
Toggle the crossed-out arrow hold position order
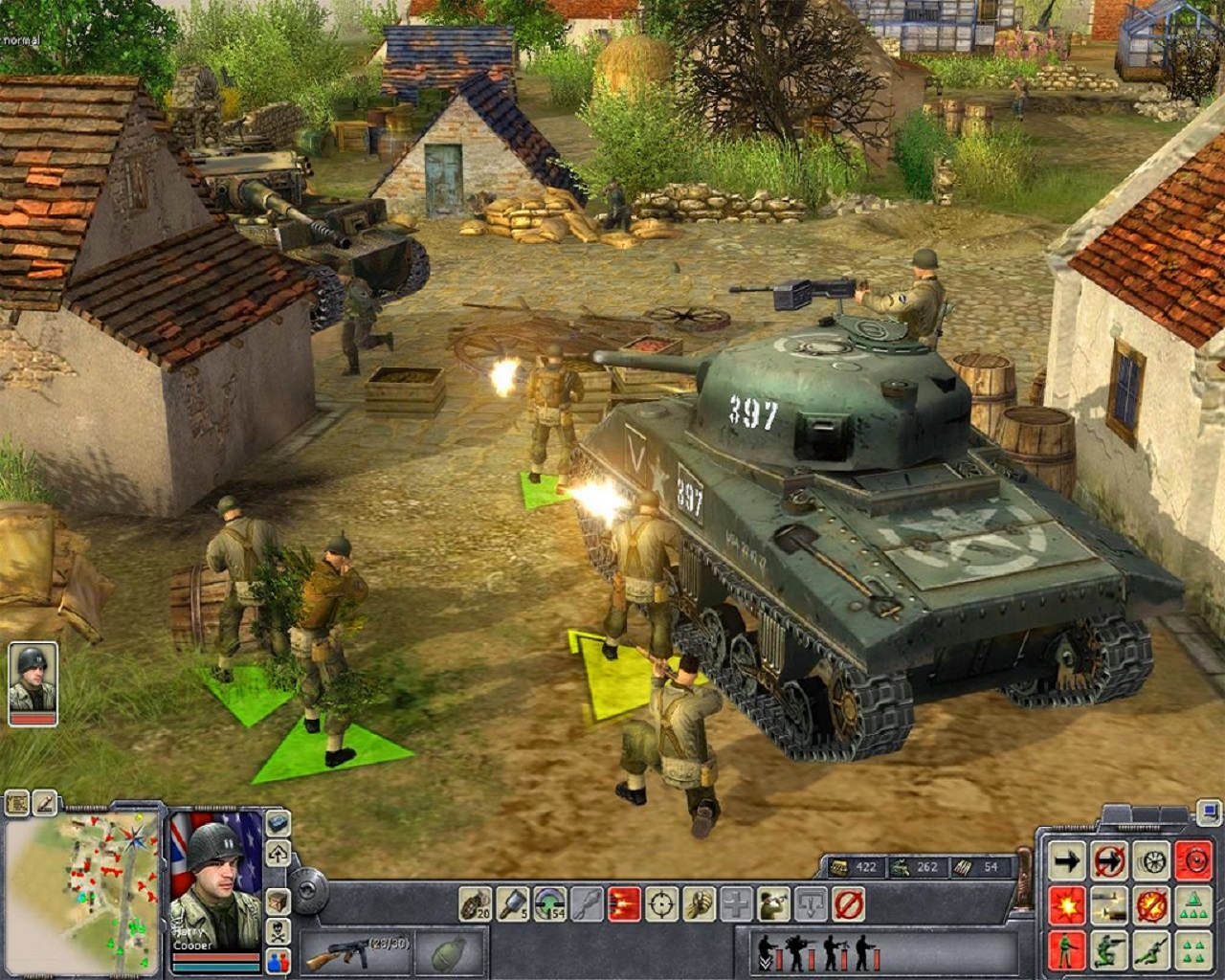tap(1109, 861)
